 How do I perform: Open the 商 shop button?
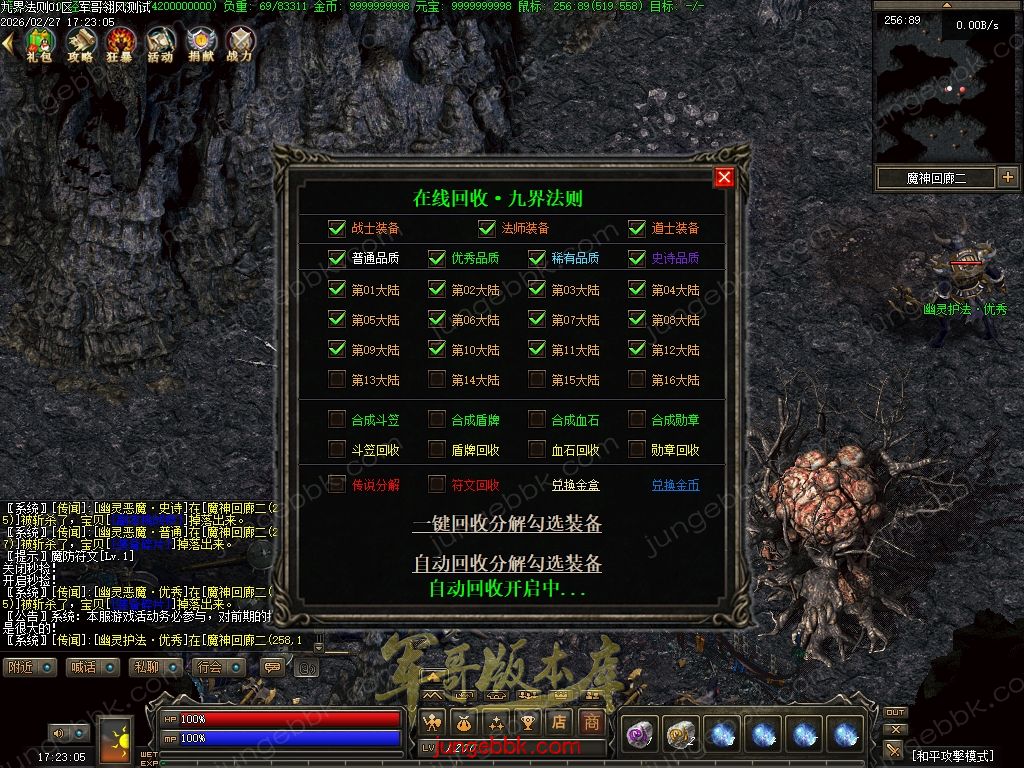592,721
